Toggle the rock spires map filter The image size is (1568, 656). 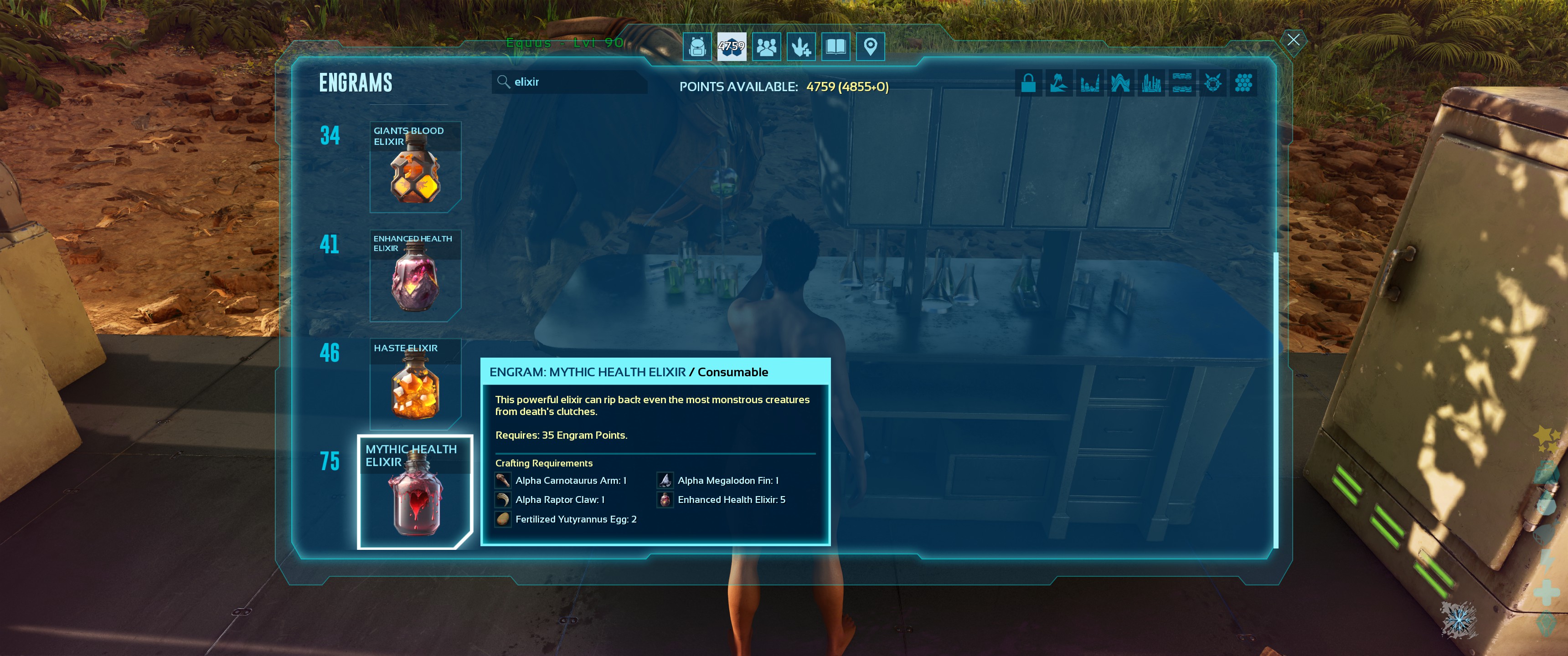(x=1089, y=83)
